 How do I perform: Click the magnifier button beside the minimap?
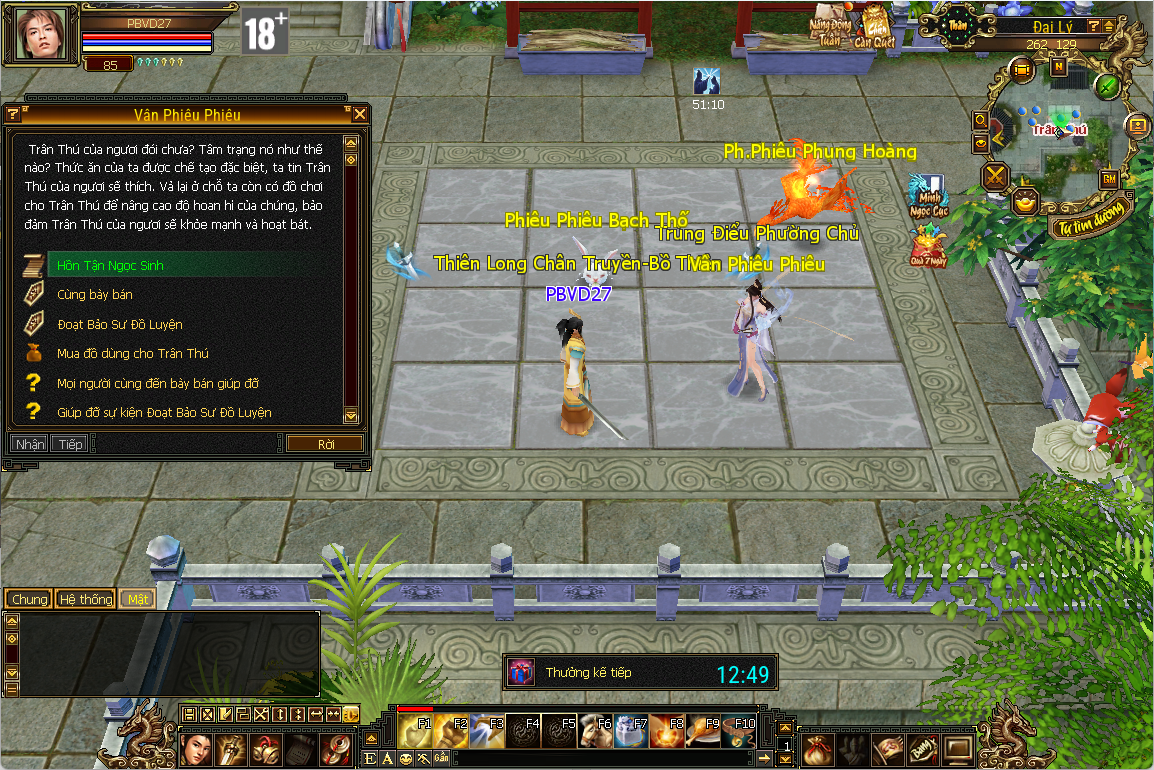pyautogui.click(x=981, y=120)
